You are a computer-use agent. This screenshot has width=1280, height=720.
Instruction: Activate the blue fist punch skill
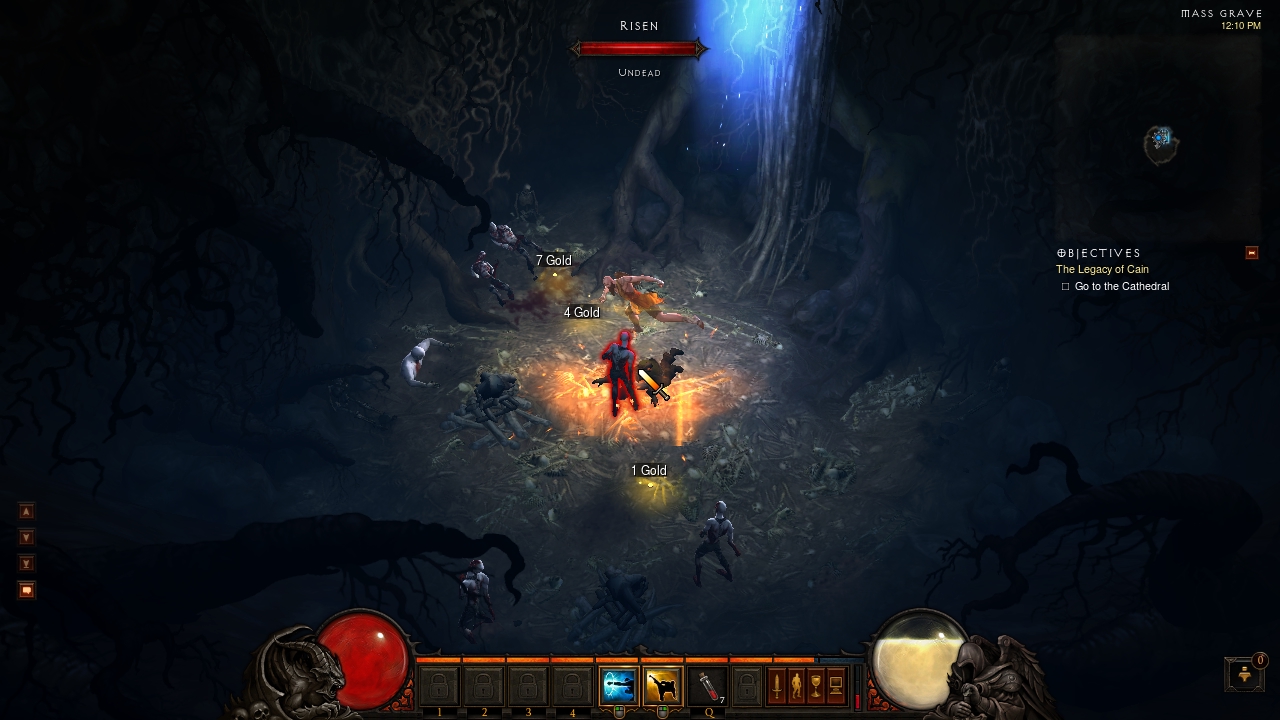click(x=618, y=686)
